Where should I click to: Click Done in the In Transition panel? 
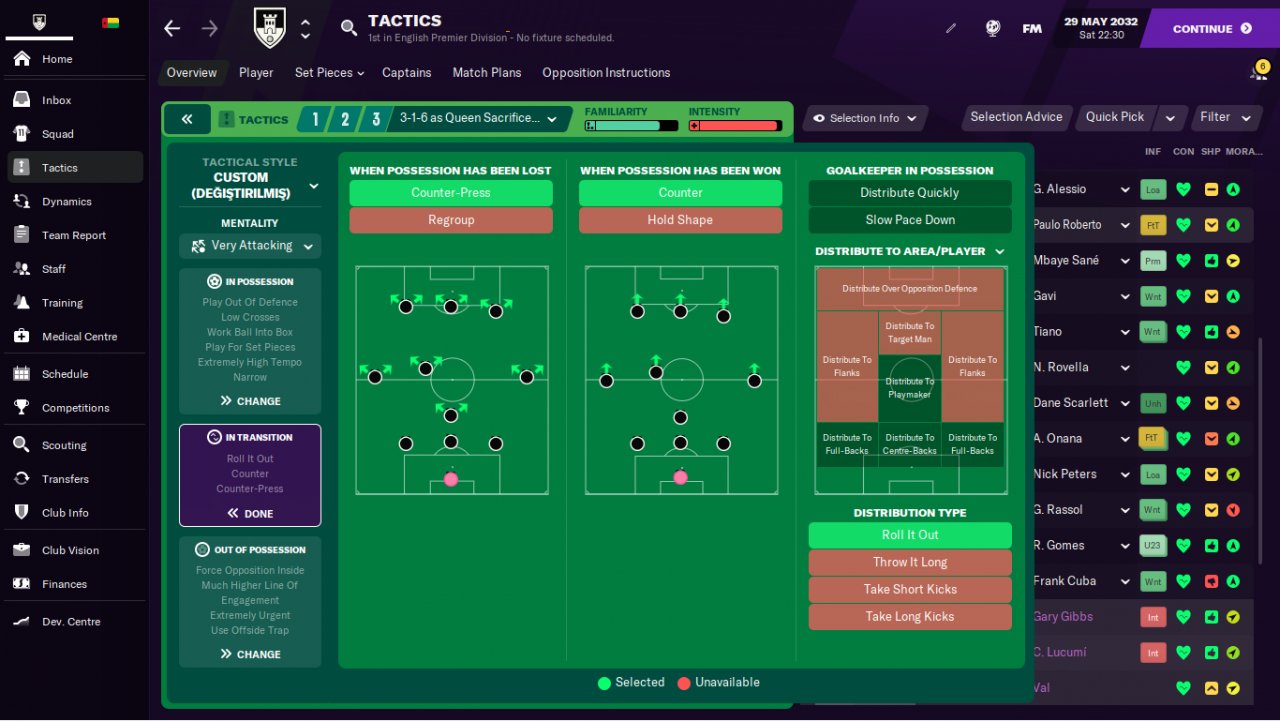tap(250, 513)
